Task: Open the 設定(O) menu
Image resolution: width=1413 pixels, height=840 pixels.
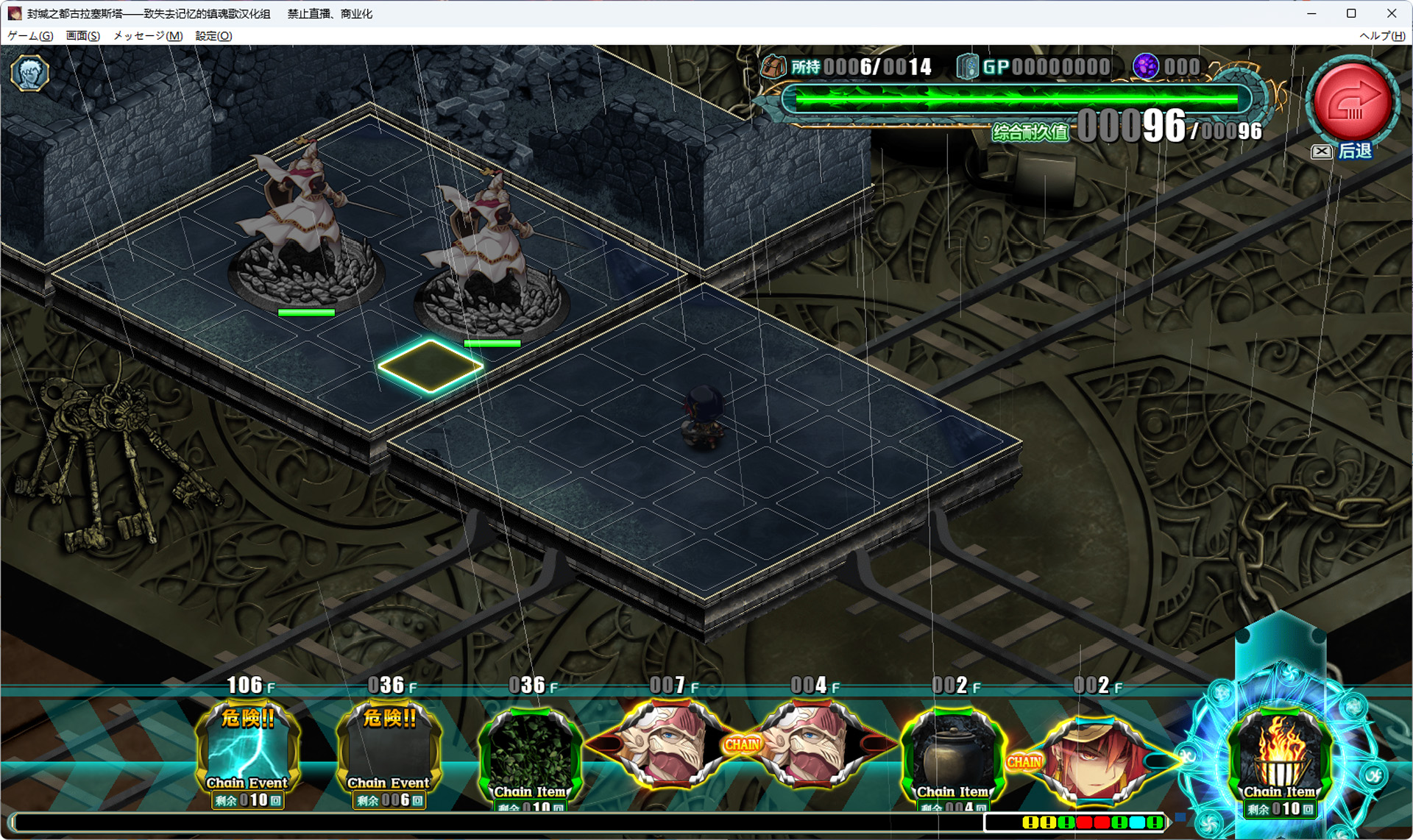Action: (x=213, y=35)
